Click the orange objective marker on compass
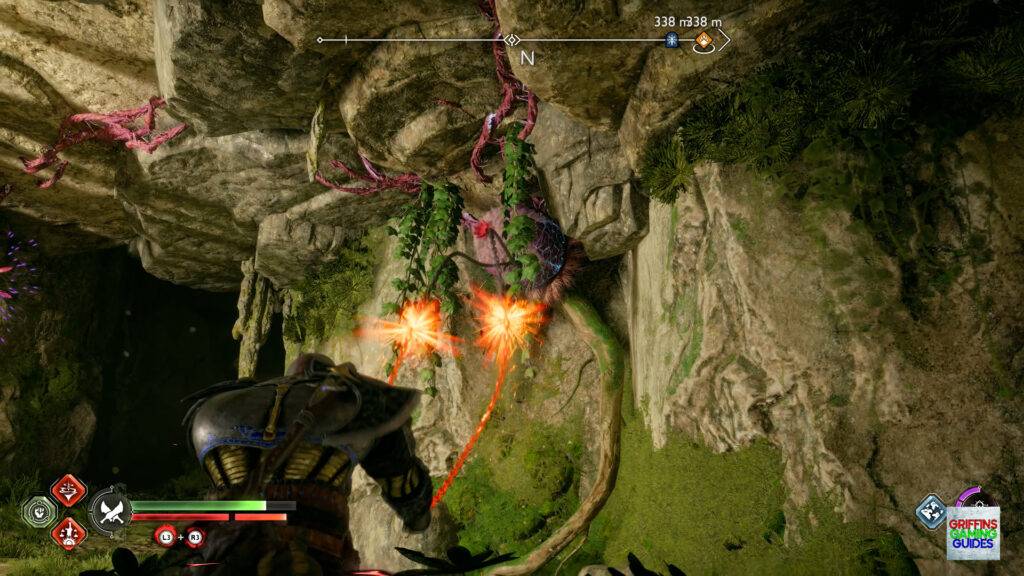Screen dimensions: 1024x576 [704, 41]
